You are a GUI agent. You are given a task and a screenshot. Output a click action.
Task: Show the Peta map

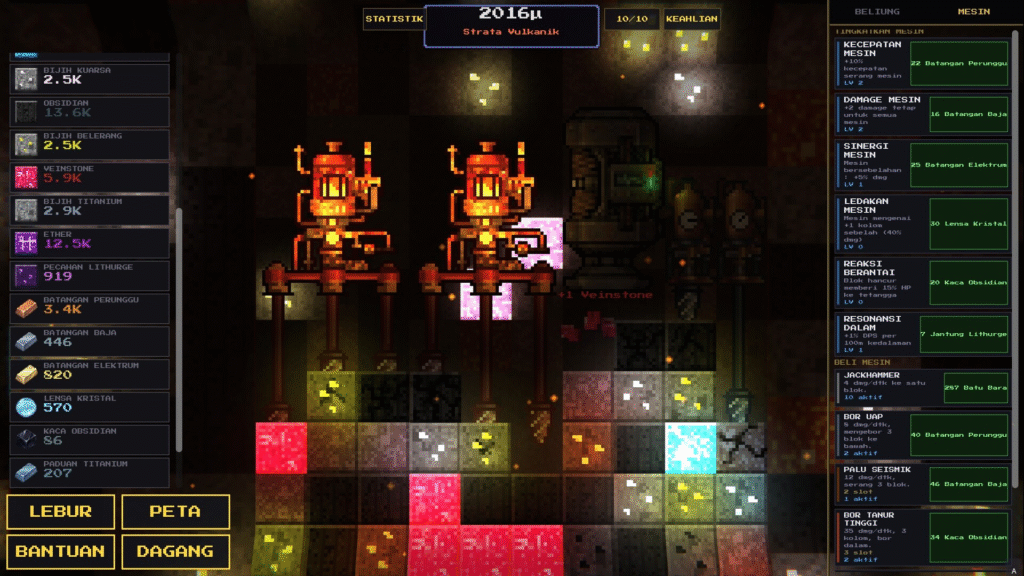pyautogui.click(x=175, y=511)
